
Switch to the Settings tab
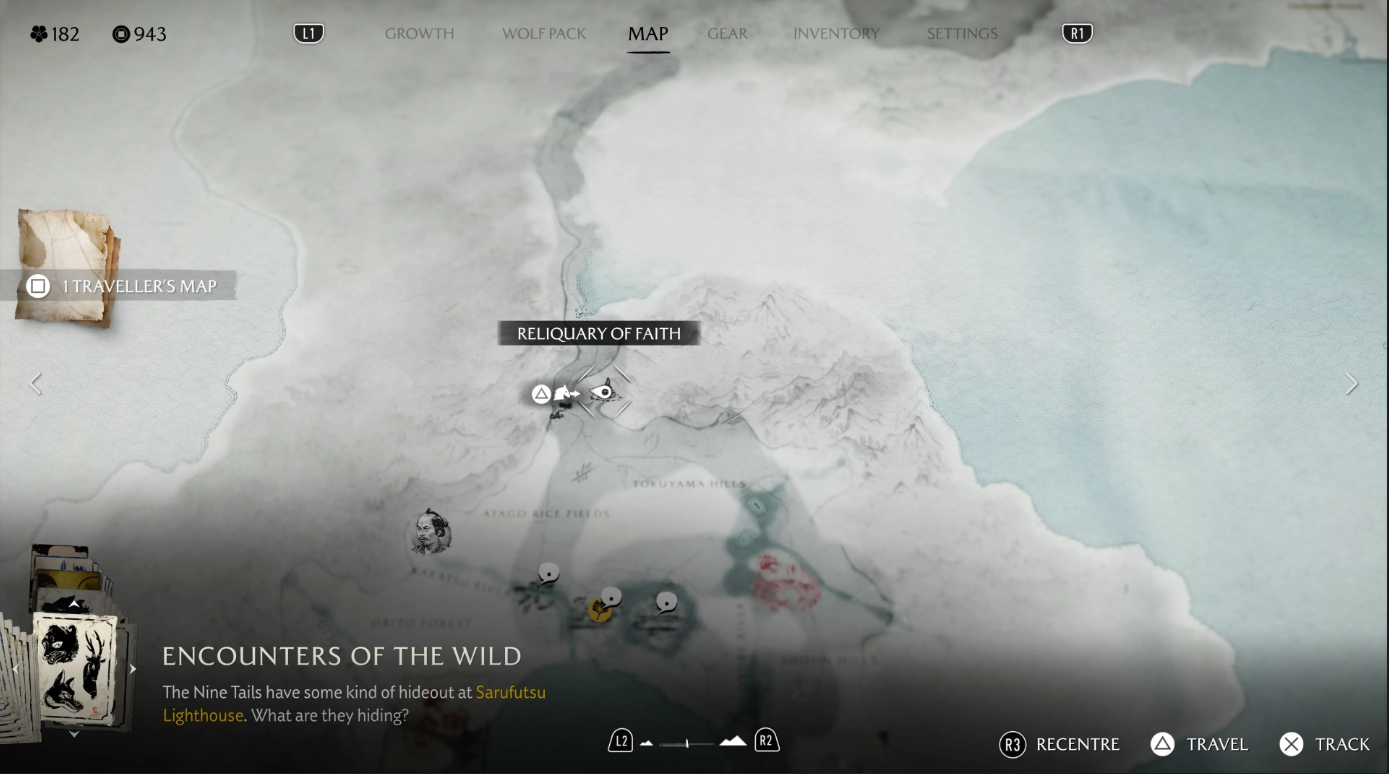point(962,34)
